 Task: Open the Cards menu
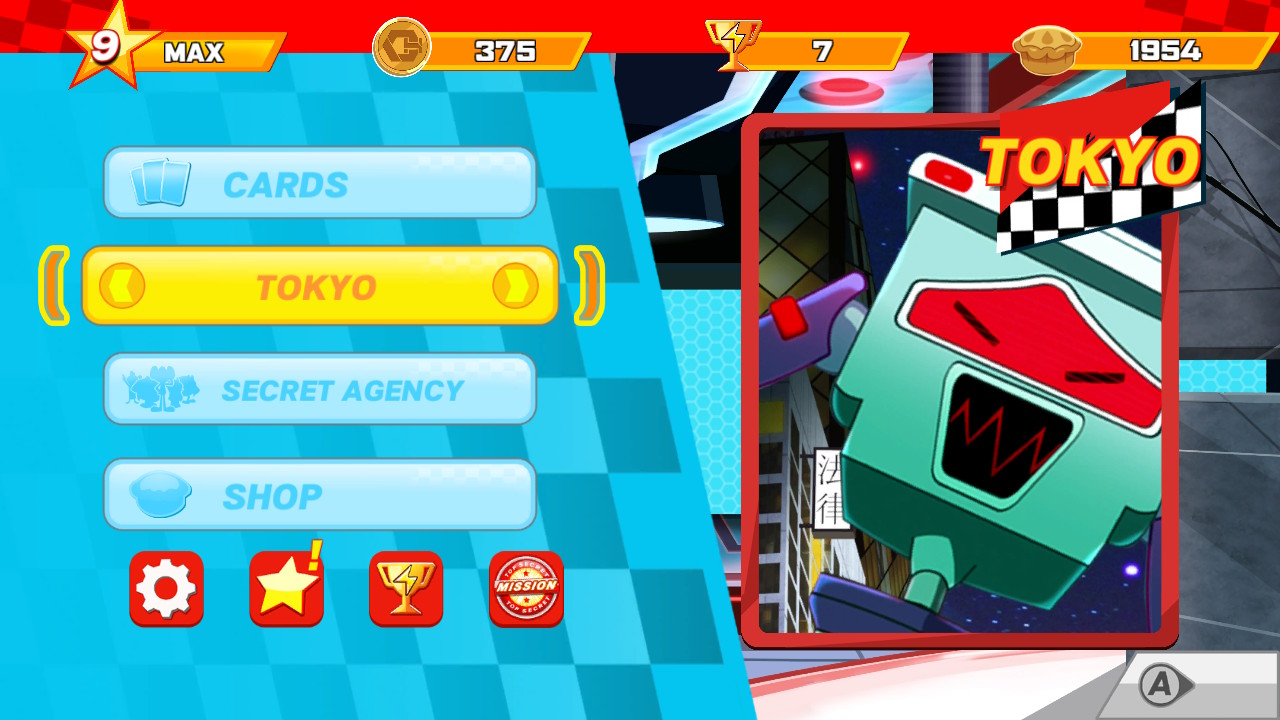coord(320,182)
